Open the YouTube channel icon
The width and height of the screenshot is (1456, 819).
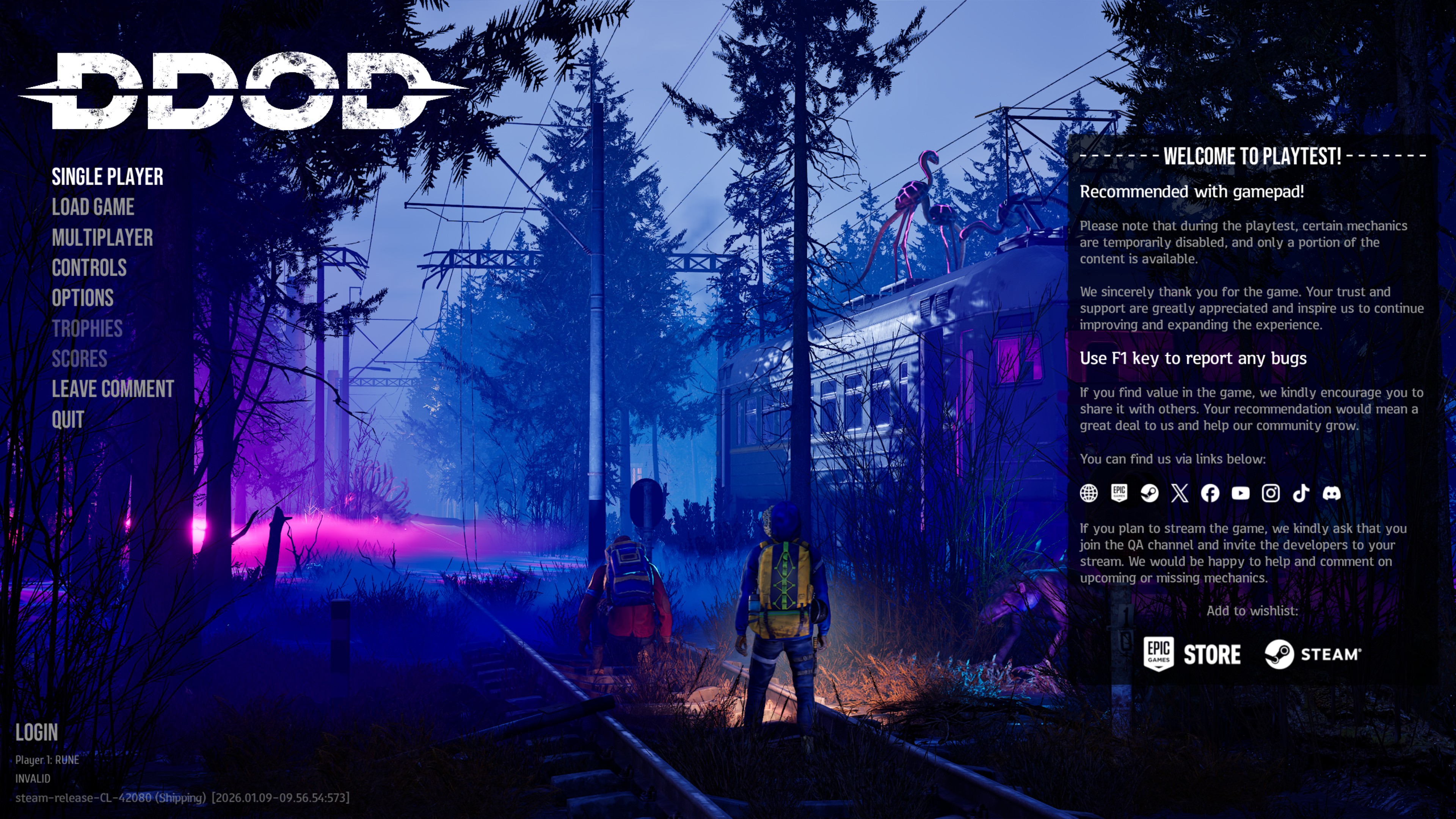coord(1241,493)
